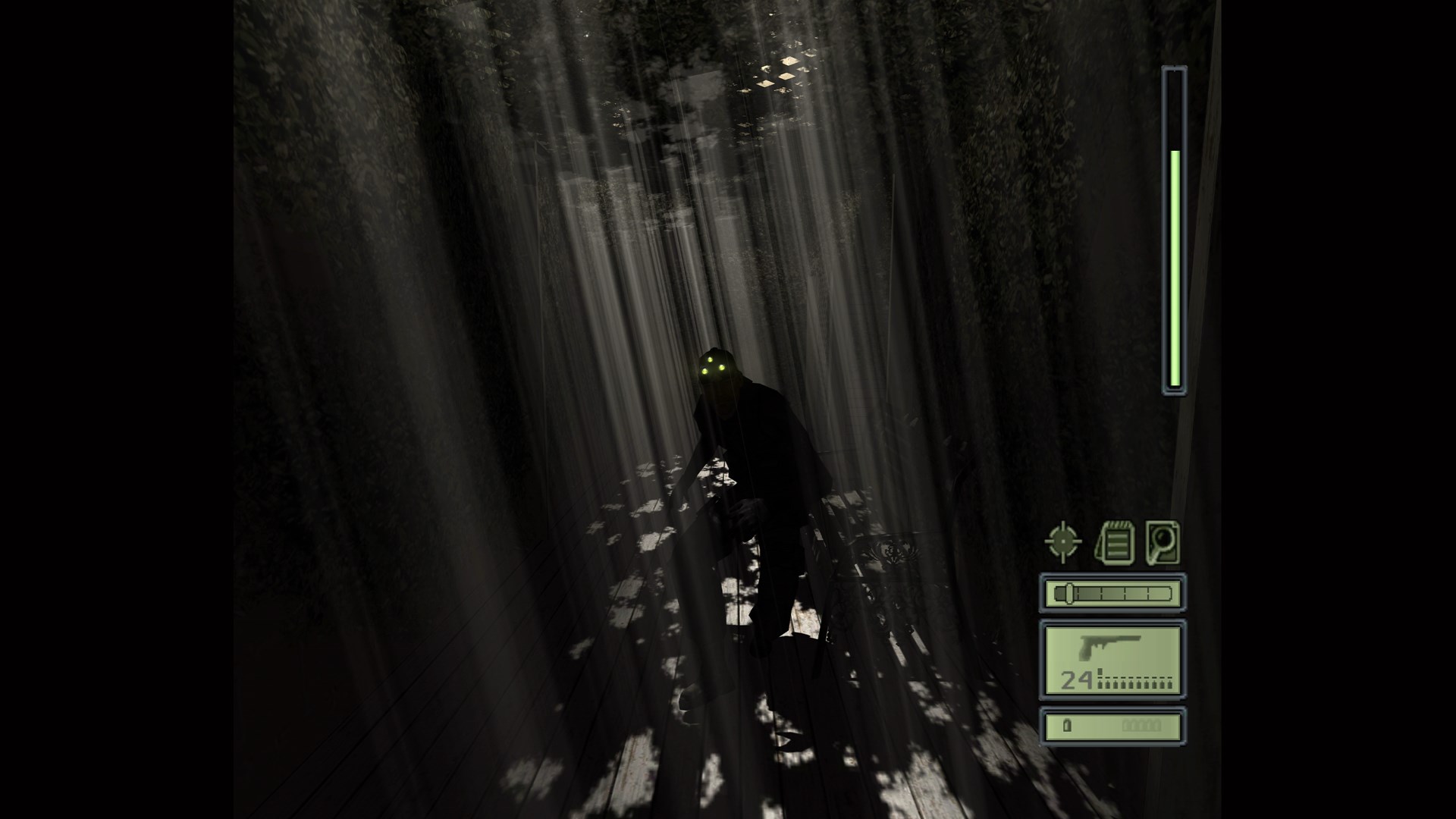Screen dimensions: 1456x819
Task: Toggle the health bar visibility
Action: click(x=1173, y=227)
